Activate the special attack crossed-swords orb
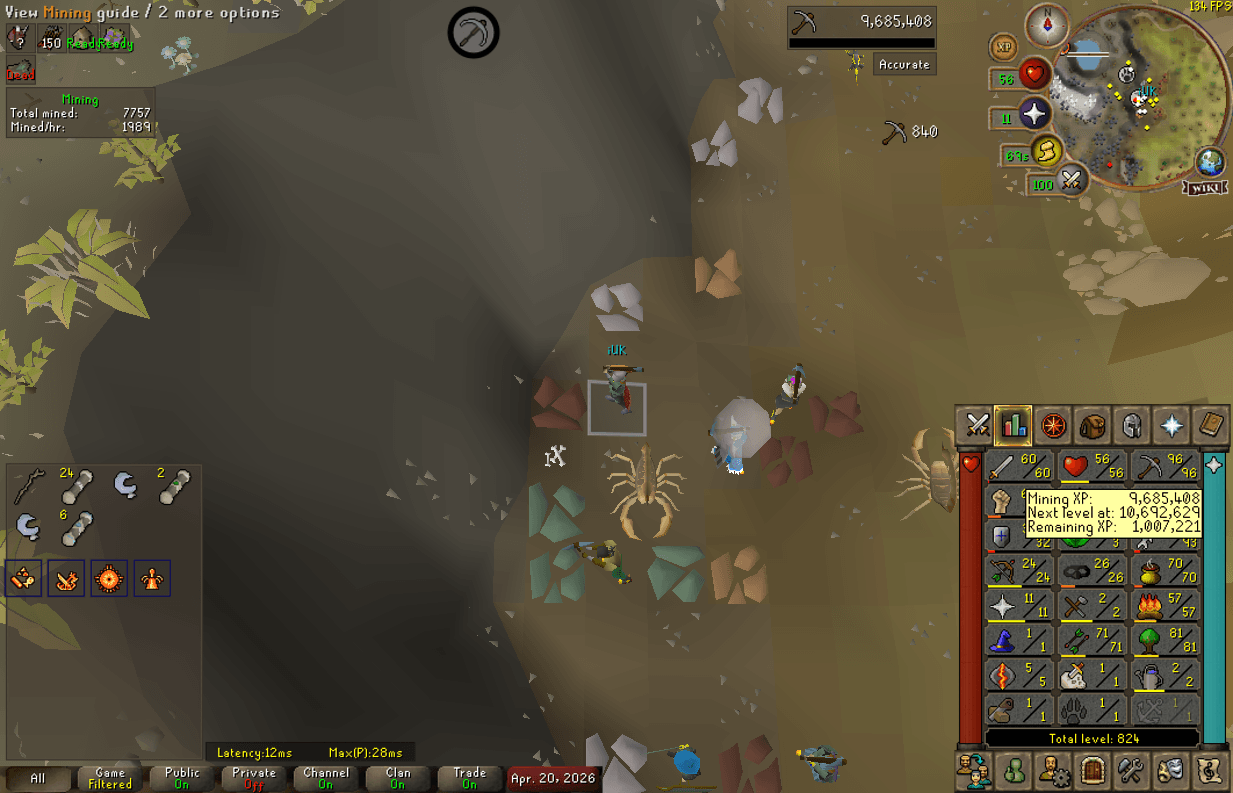The width and height of the screenshot is (1233, 793). pos(1071,180)
